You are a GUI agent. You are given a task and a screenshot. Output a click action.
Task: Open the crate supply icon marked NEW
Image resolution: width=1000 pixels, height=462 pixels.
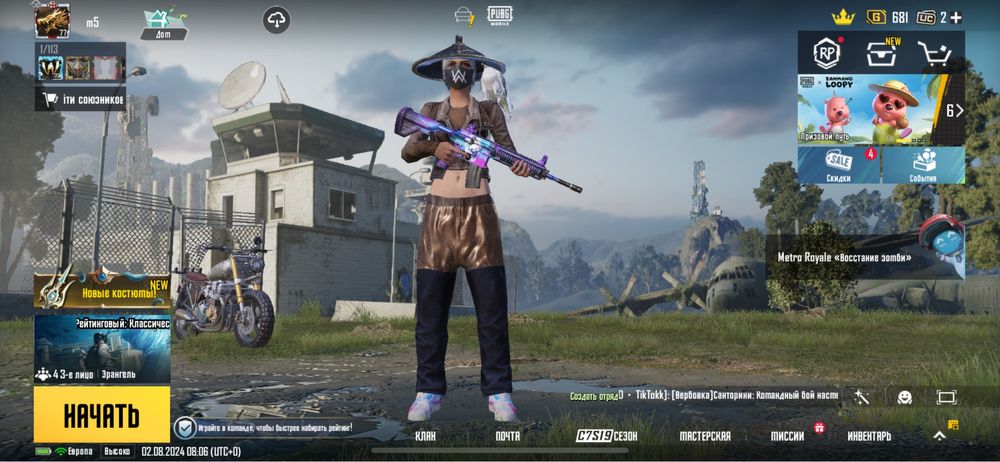click(880, 52)
